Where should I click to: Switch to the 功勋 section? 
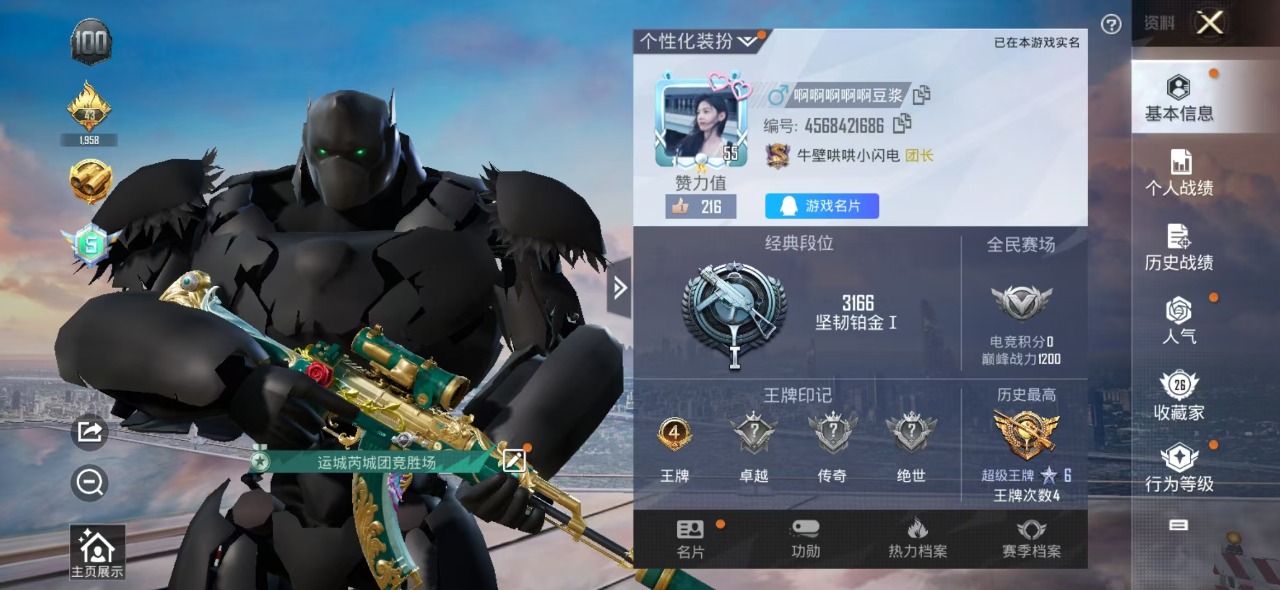pyautogui.click(x=805, y=539)
